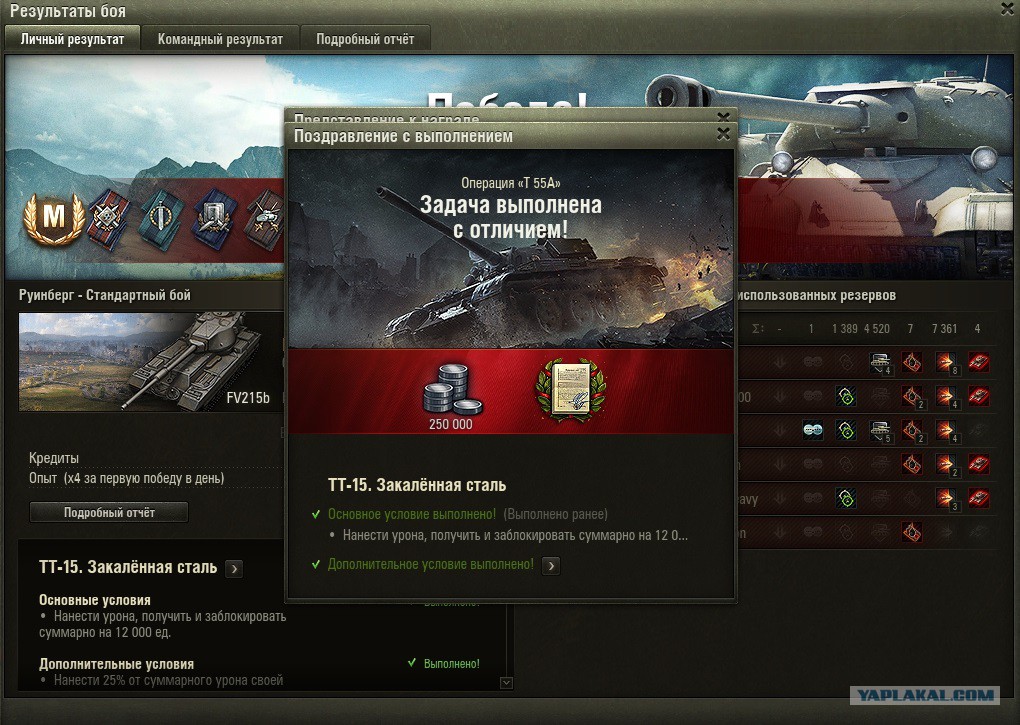Close the Результаты боя window
The width and height of the screenshot is (1020, 725).
tap(1007, 9)
